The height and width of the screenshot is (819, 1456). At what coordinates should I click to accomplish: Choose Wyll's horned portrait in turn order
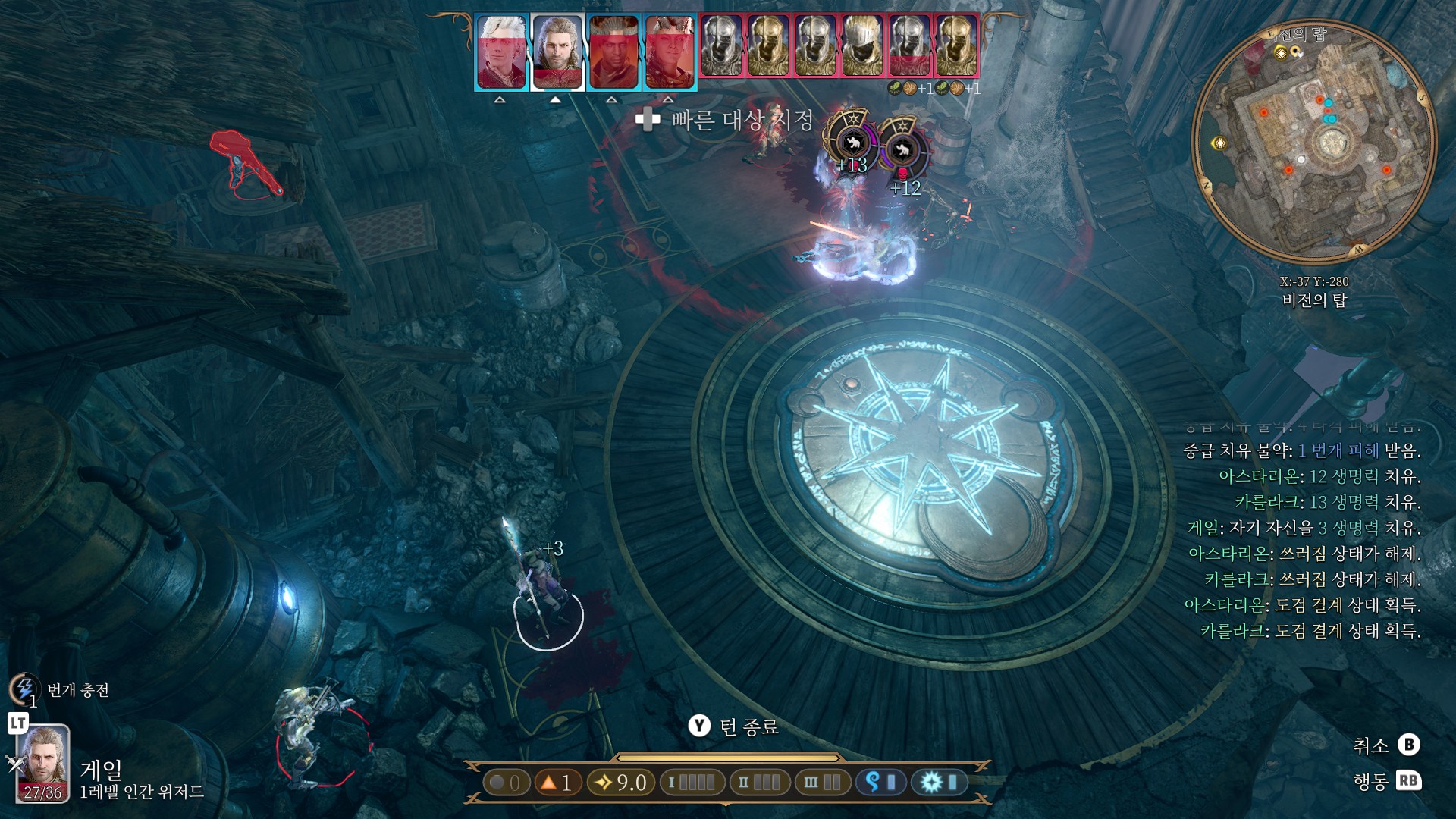[613, 52]
